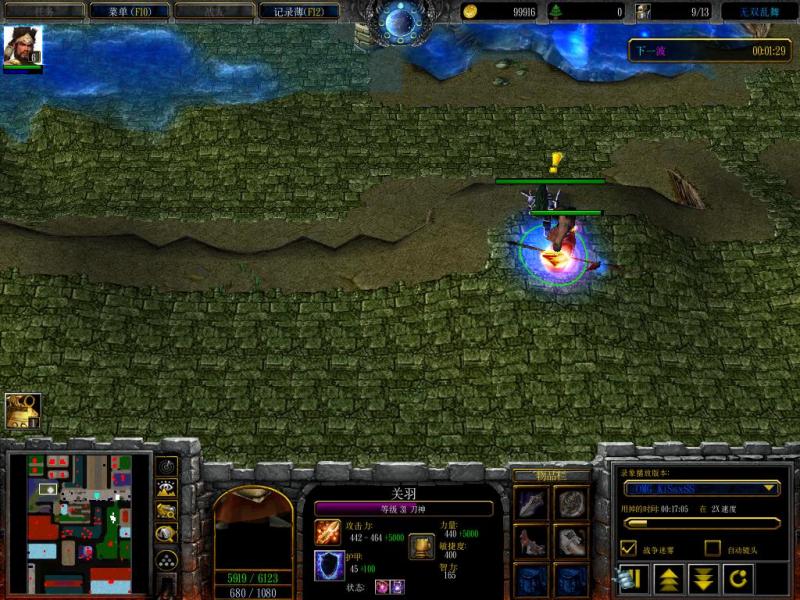Open the 记录簿 (F12) log

tap(292, 11)
